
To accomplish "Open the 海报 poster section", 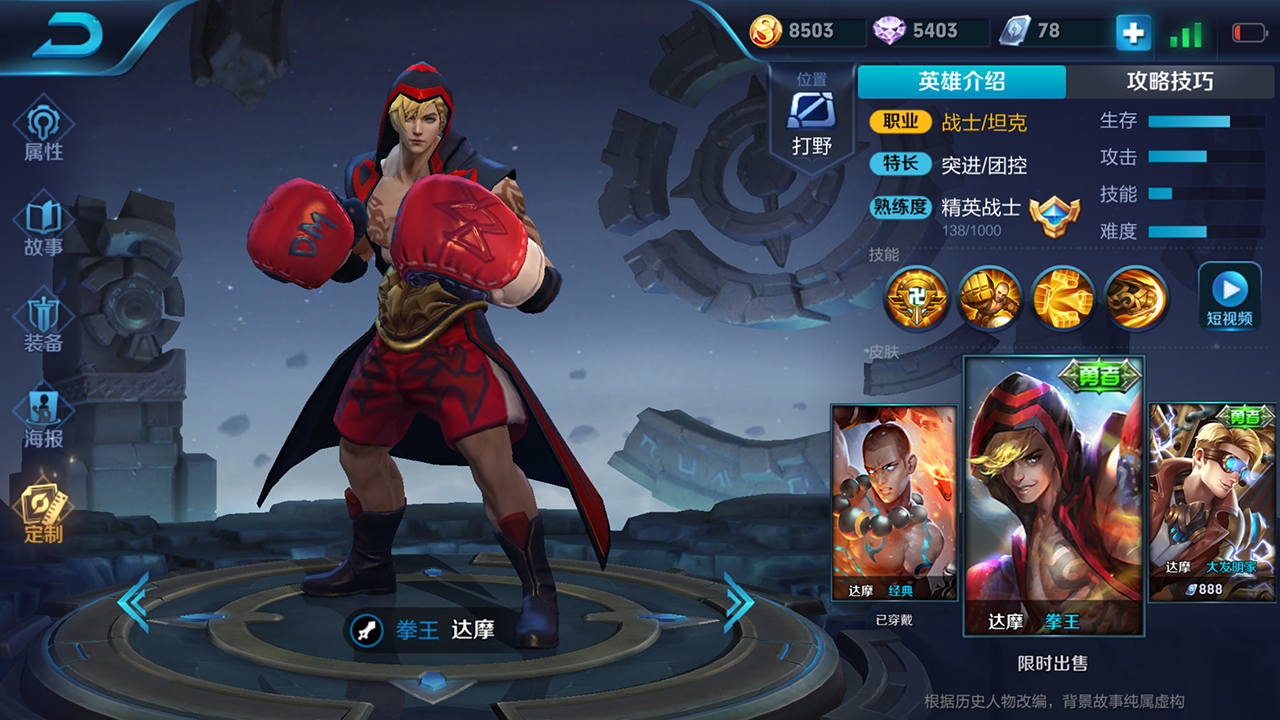I will coord(44,417).
